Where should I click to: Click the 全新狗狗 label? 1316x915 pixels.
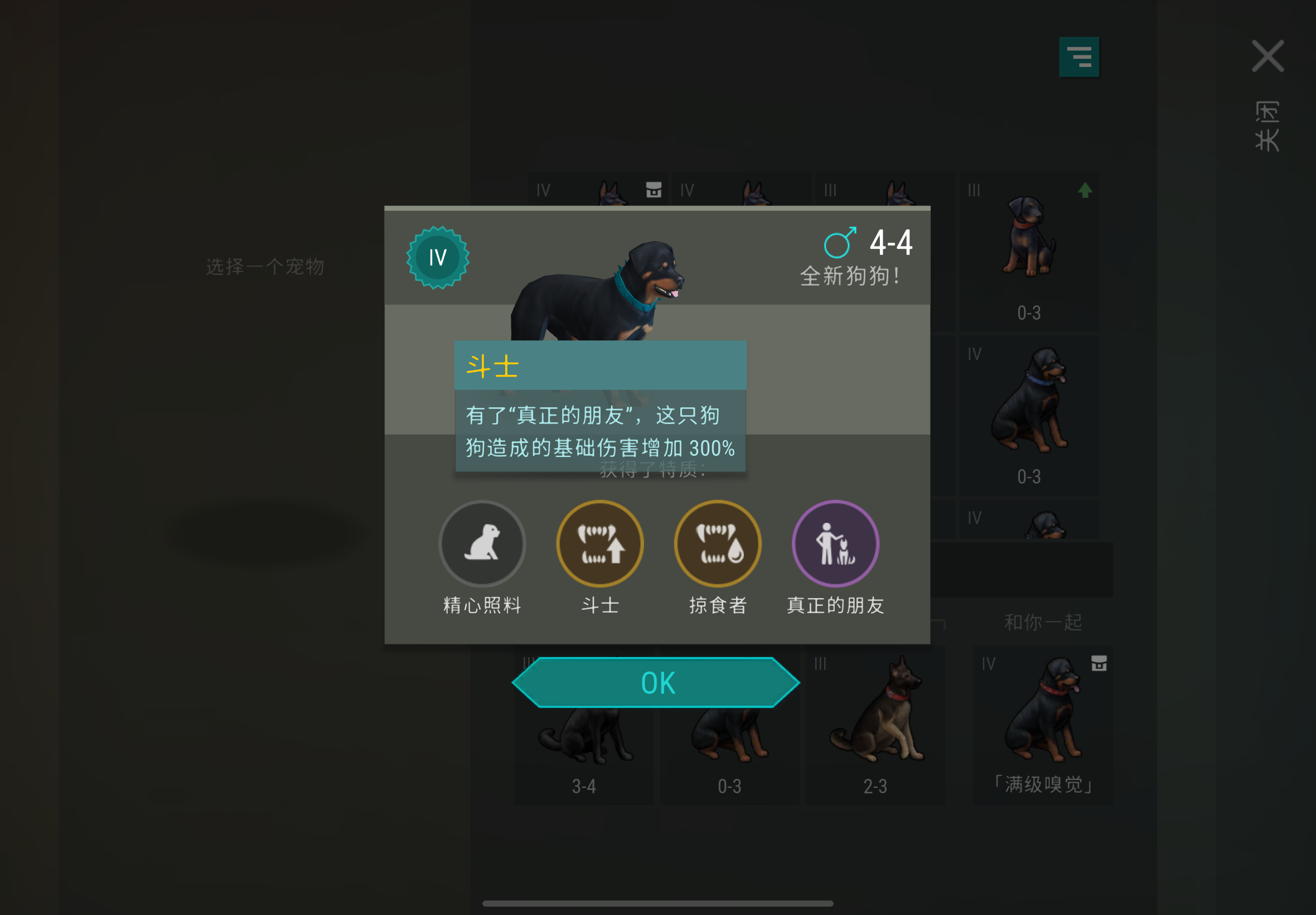pos(850,276)
